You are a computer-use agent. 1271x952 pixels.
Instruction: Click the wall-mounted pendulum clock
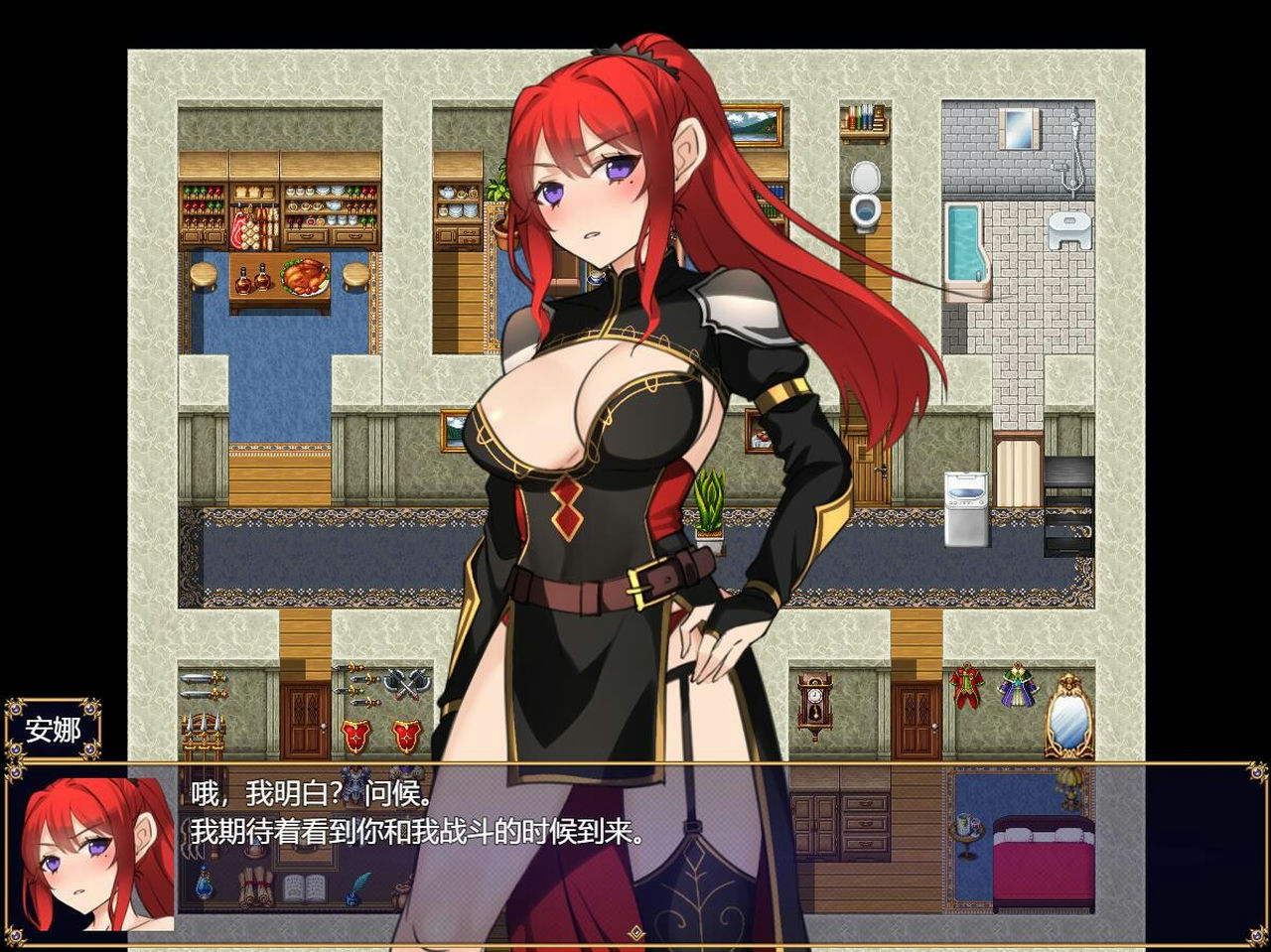814,702
